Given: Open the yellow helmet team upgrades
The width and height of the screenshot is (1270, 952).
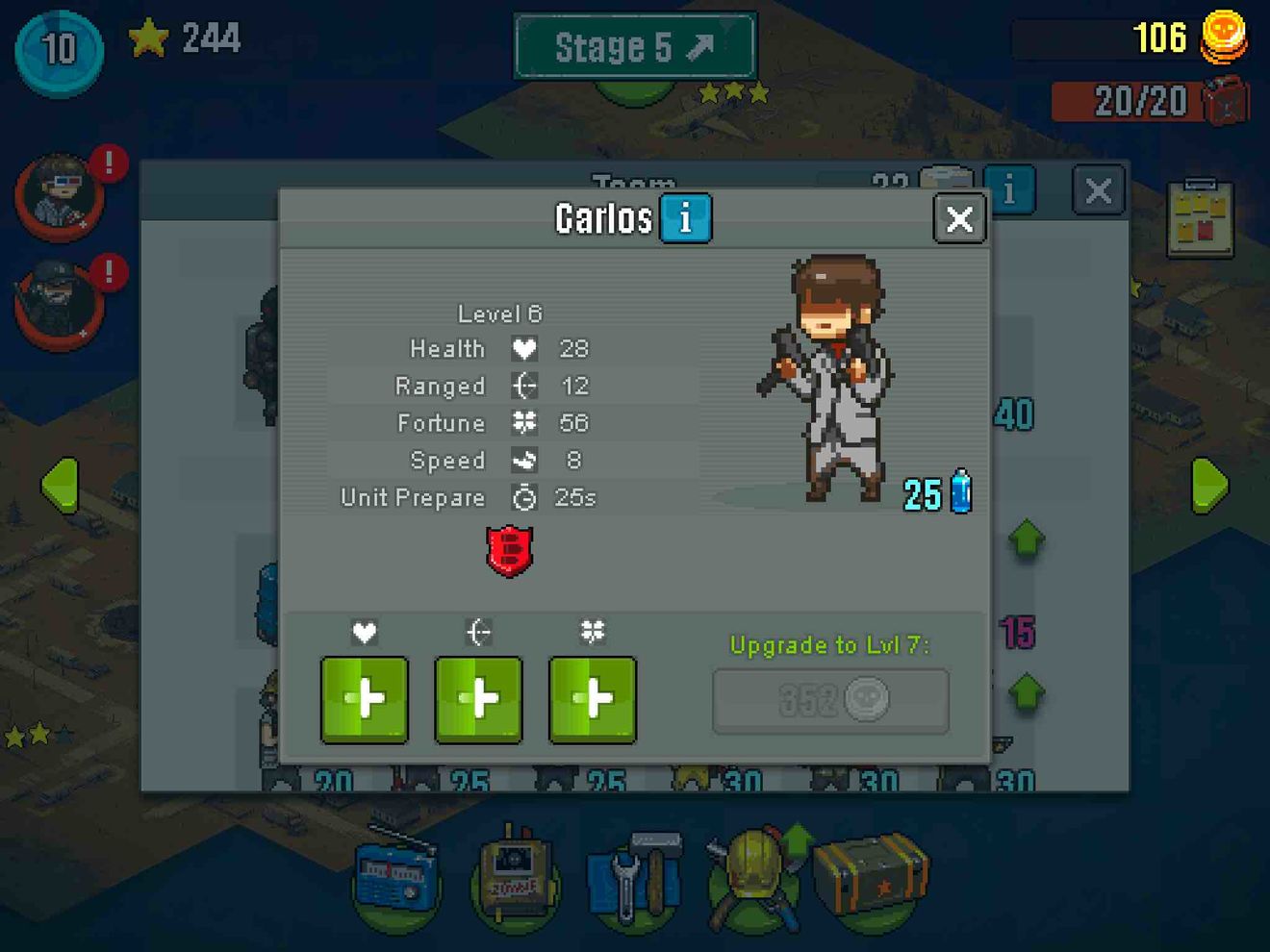Looking at the screenshot, I should click(756, 877).
